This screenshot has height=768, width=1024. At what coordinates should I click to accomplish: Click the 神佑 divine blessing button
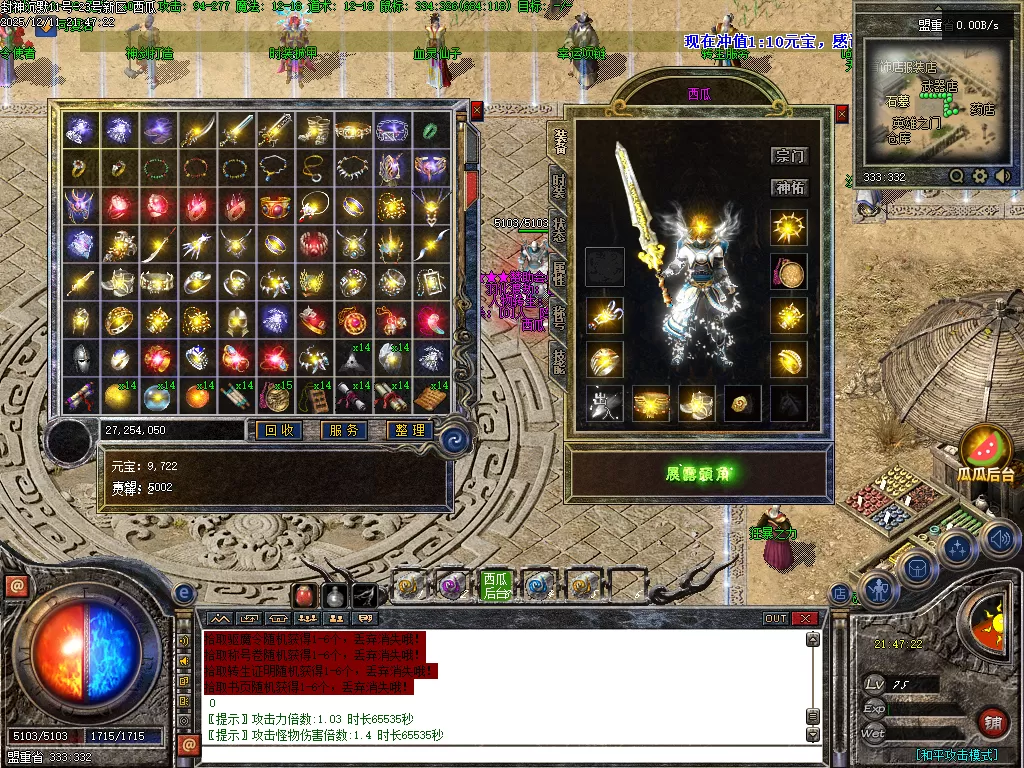[790, 187]
